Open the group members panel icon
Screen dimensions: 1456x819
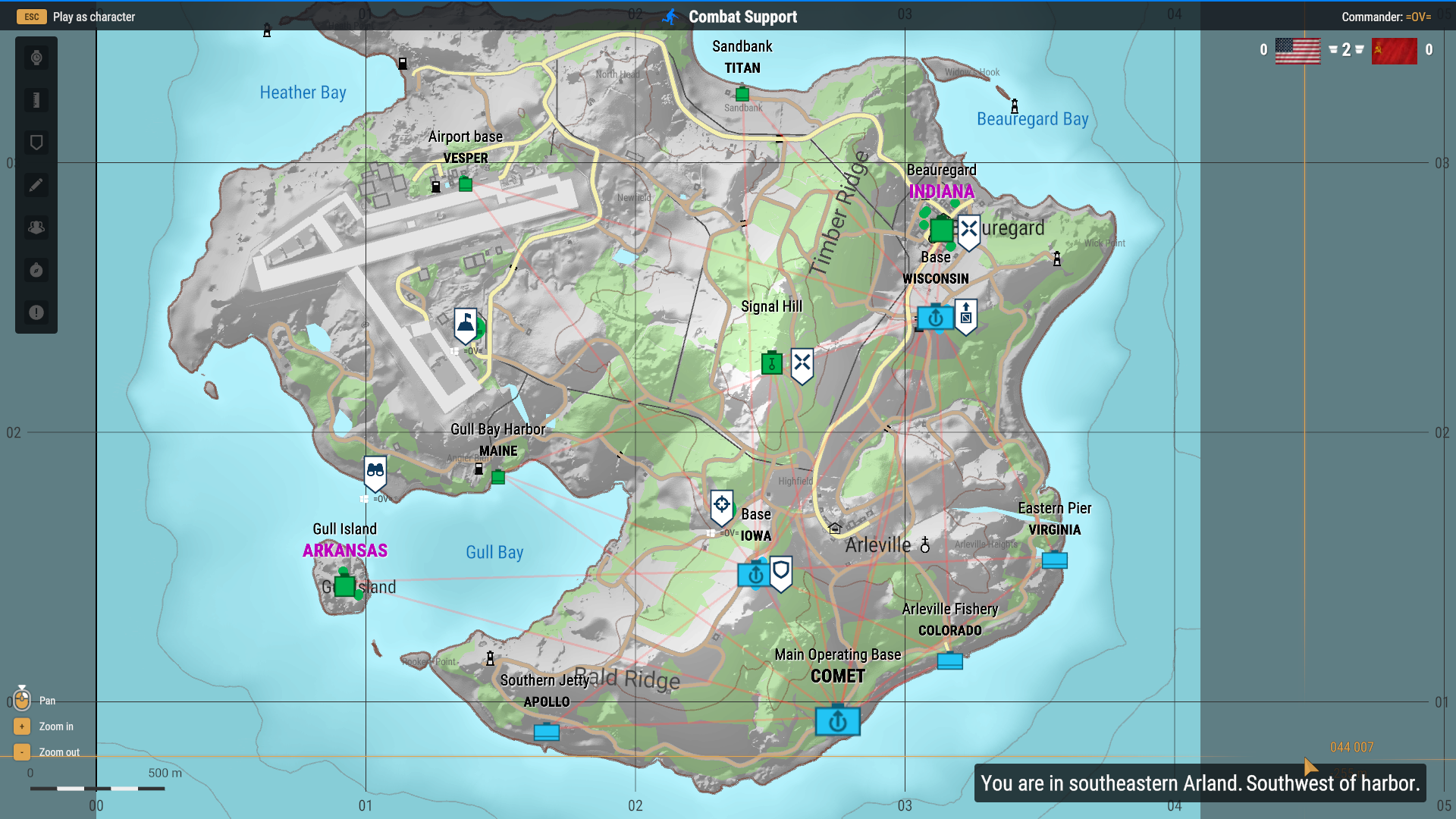click(x=36, y=227)
